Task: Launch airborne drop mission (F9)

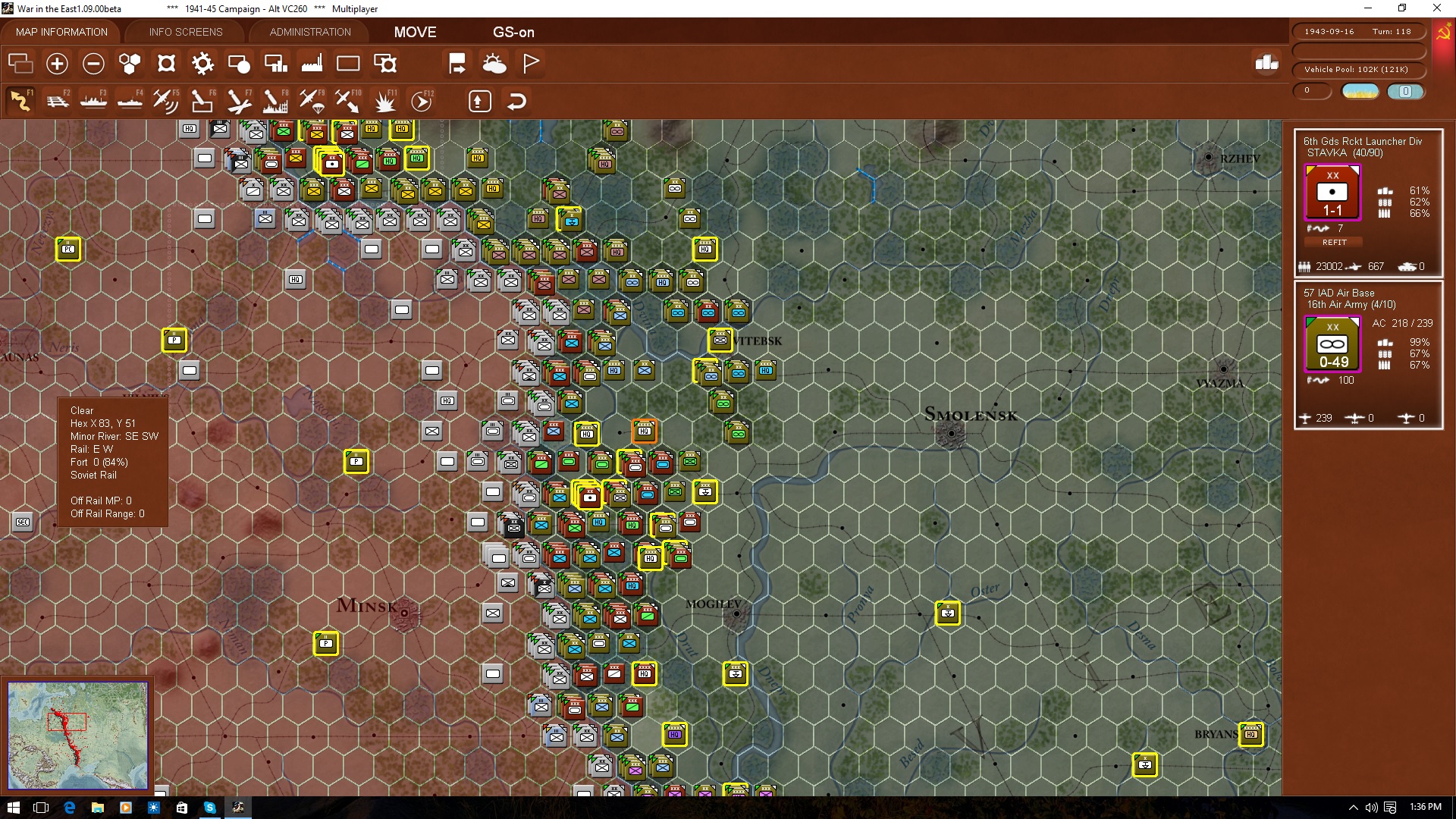Action: point(313,100)
